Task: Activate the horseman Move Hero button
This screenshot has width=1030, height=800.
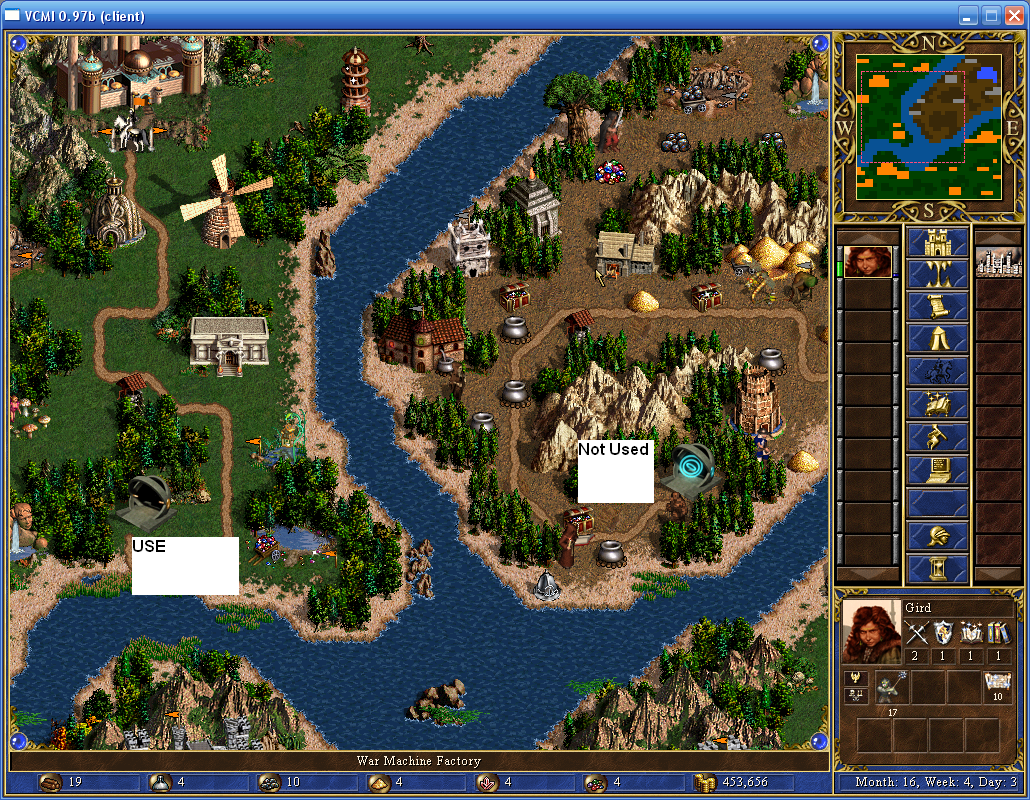Action: tap(937, 372)
